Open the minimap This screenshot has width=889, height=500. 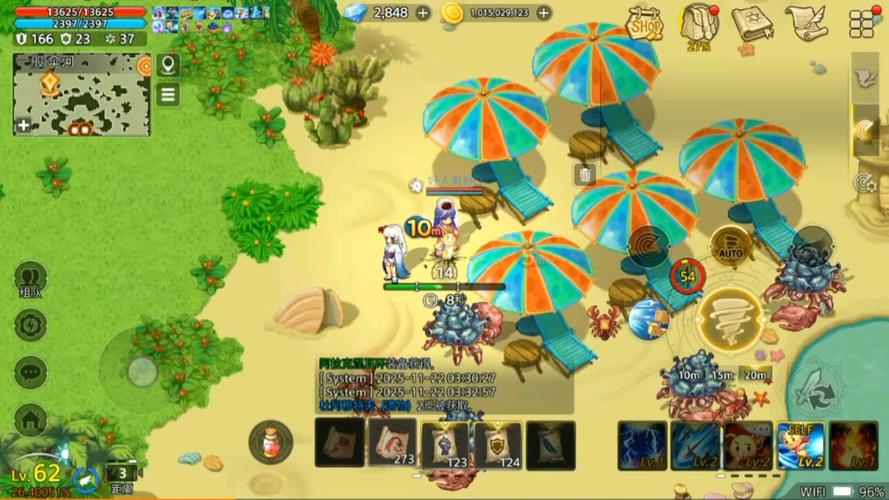pyautogui.click(x=82, y=94)
